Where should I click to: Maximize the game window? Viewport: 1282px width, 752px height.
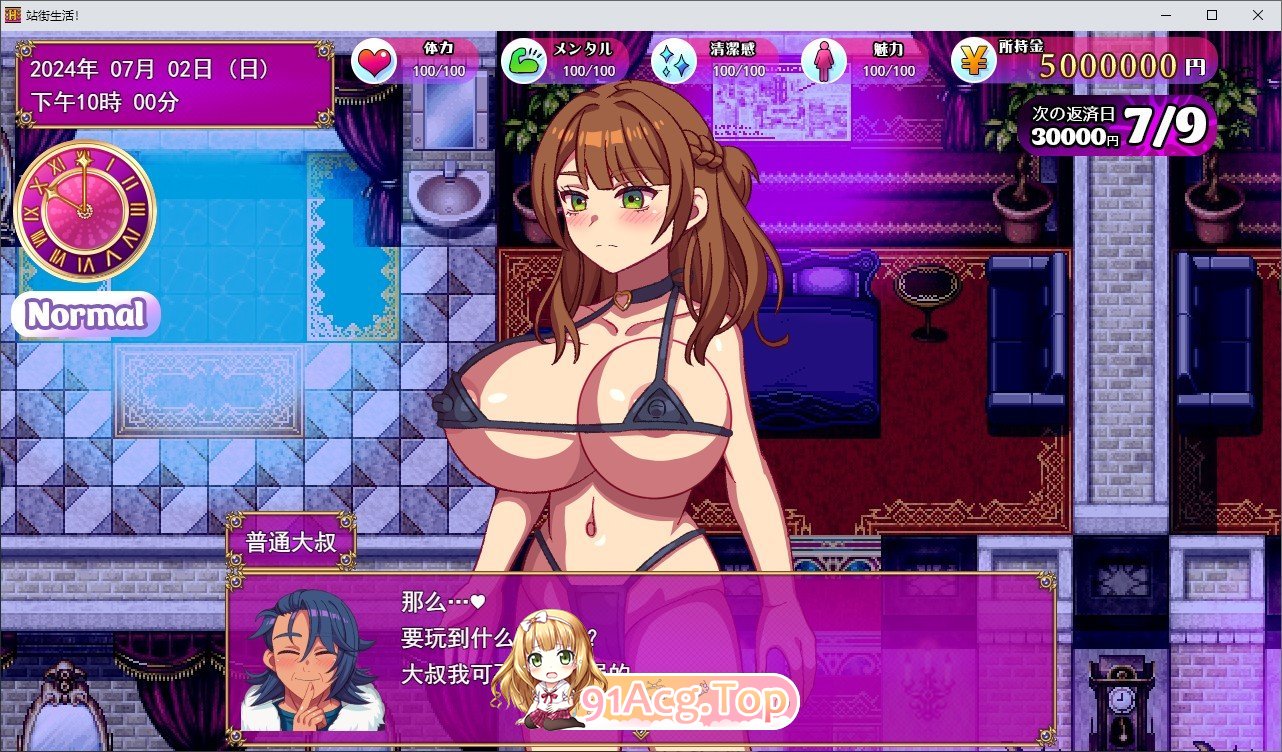(1212, 15)
